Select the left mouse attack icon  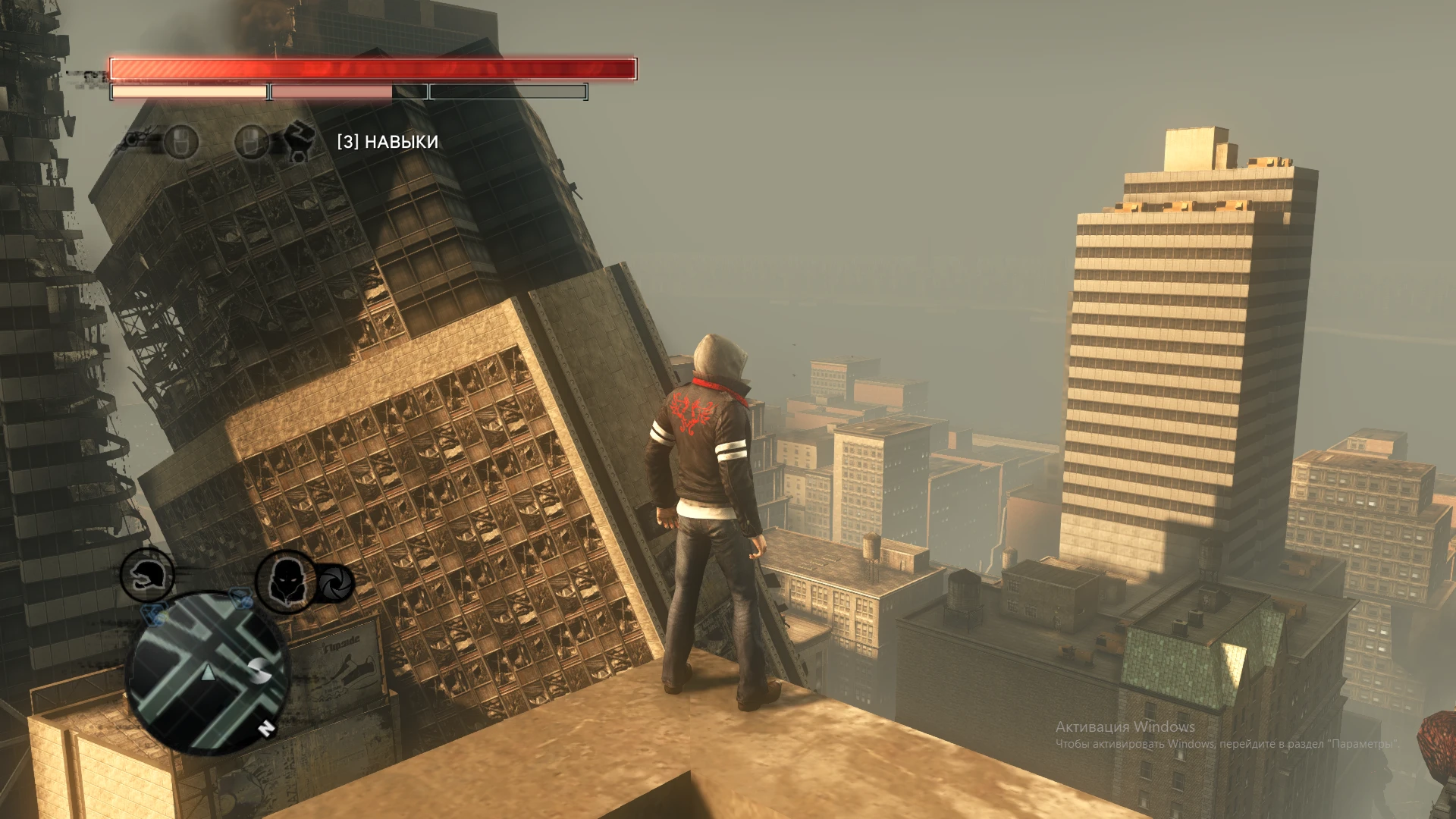point(182,144)
